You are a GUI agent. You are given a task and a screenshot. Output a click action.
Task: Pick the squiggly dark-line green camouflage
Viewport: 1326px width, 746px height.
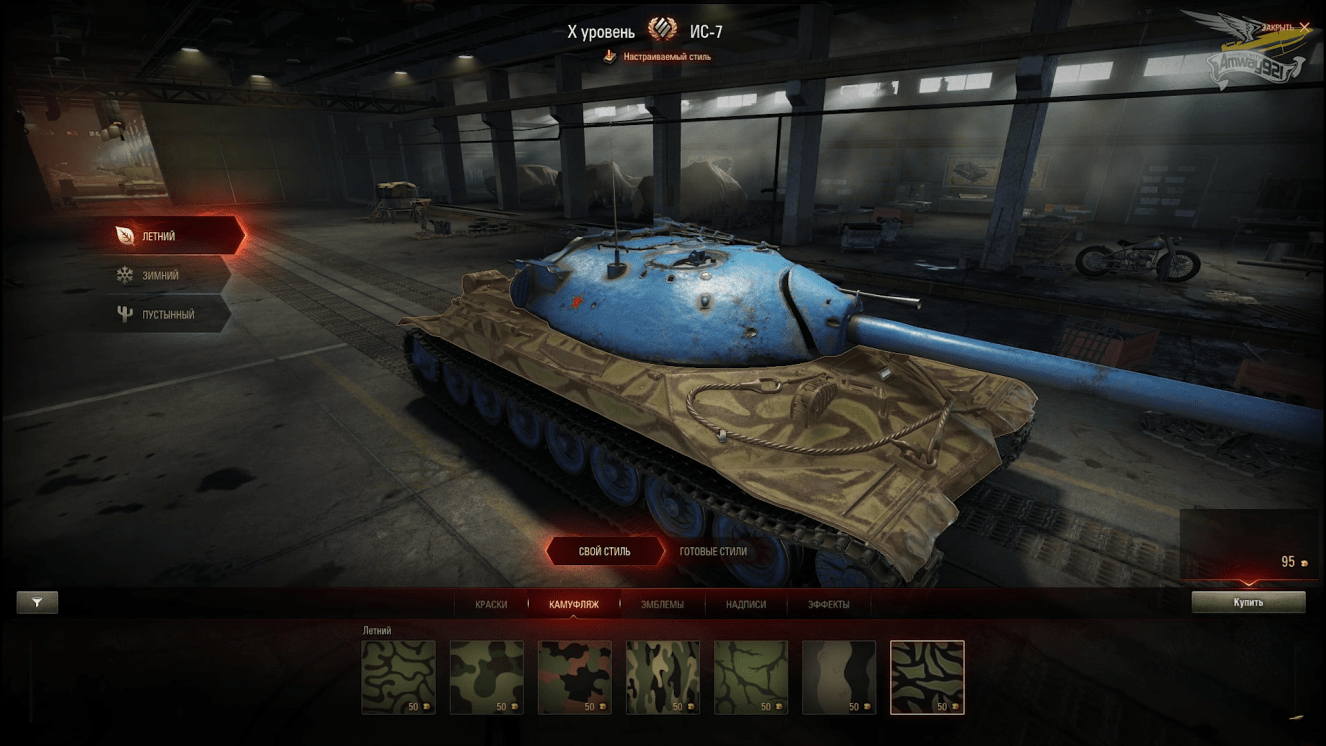tap(399, 677)
